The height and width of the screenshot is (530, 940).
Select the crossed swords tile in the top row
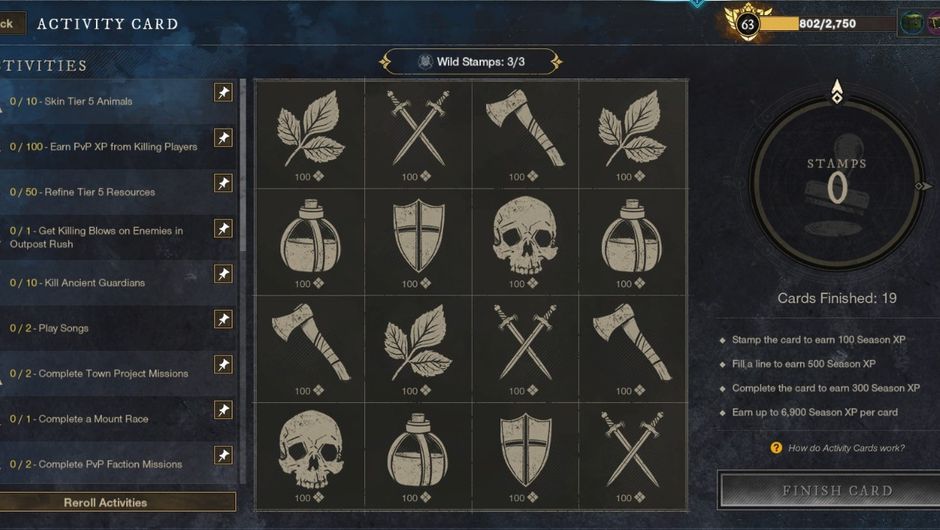(x=418, y=133)
